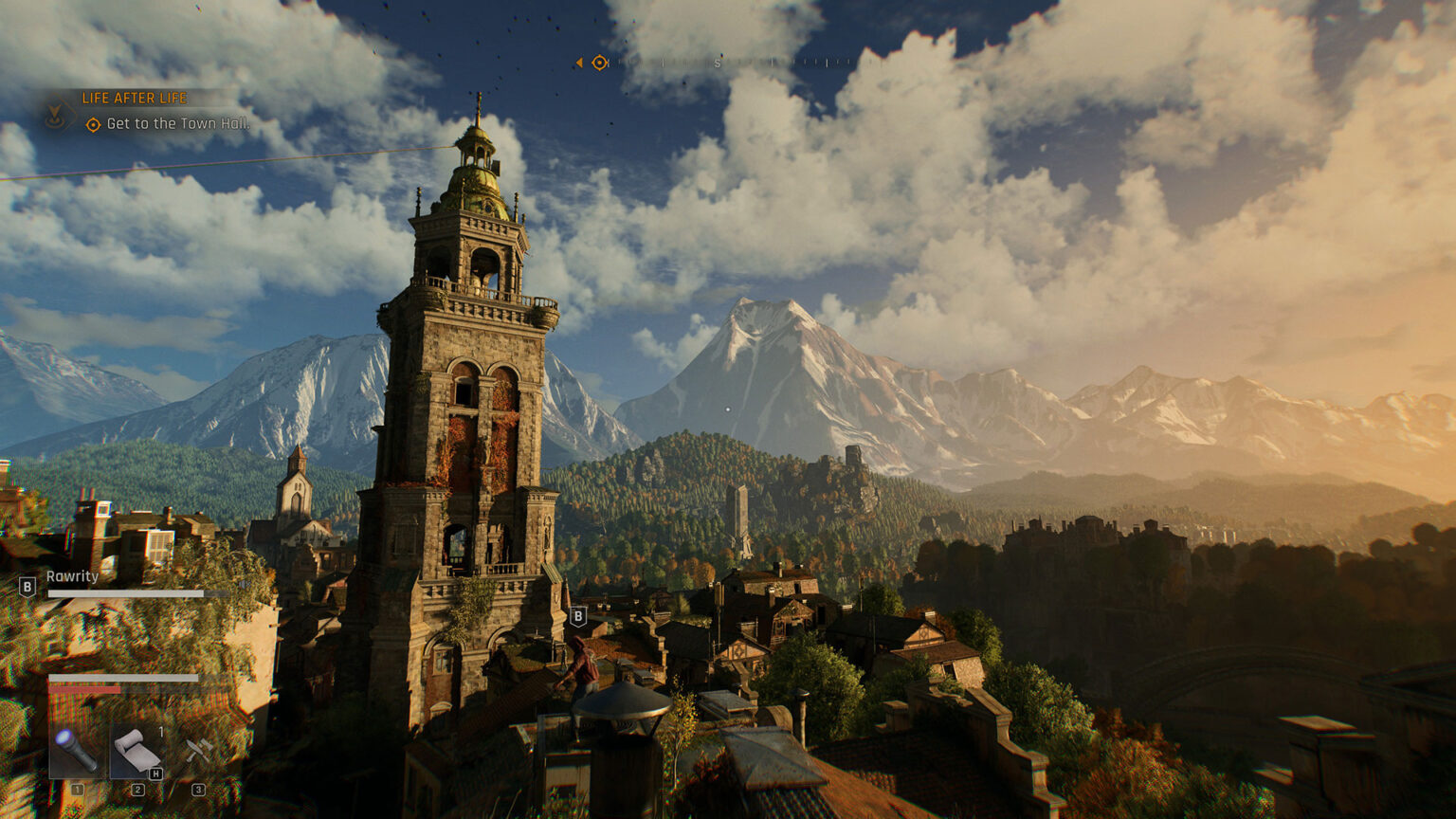Select the bandage in equipment slot 2

pyautogui.click(x=137, y=751)
